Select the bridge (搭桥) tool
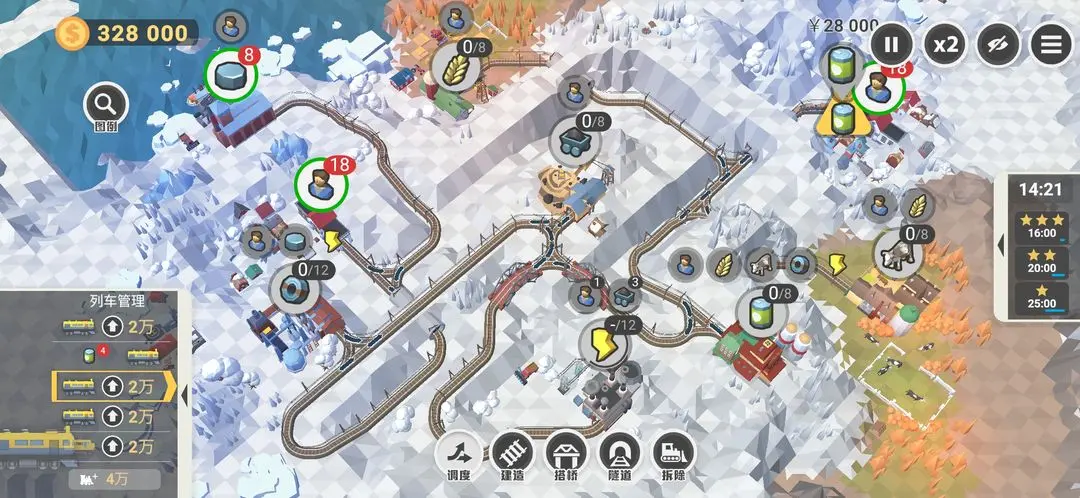Image resolution: width=1080 pixels, height=498 pixels. 565,455
